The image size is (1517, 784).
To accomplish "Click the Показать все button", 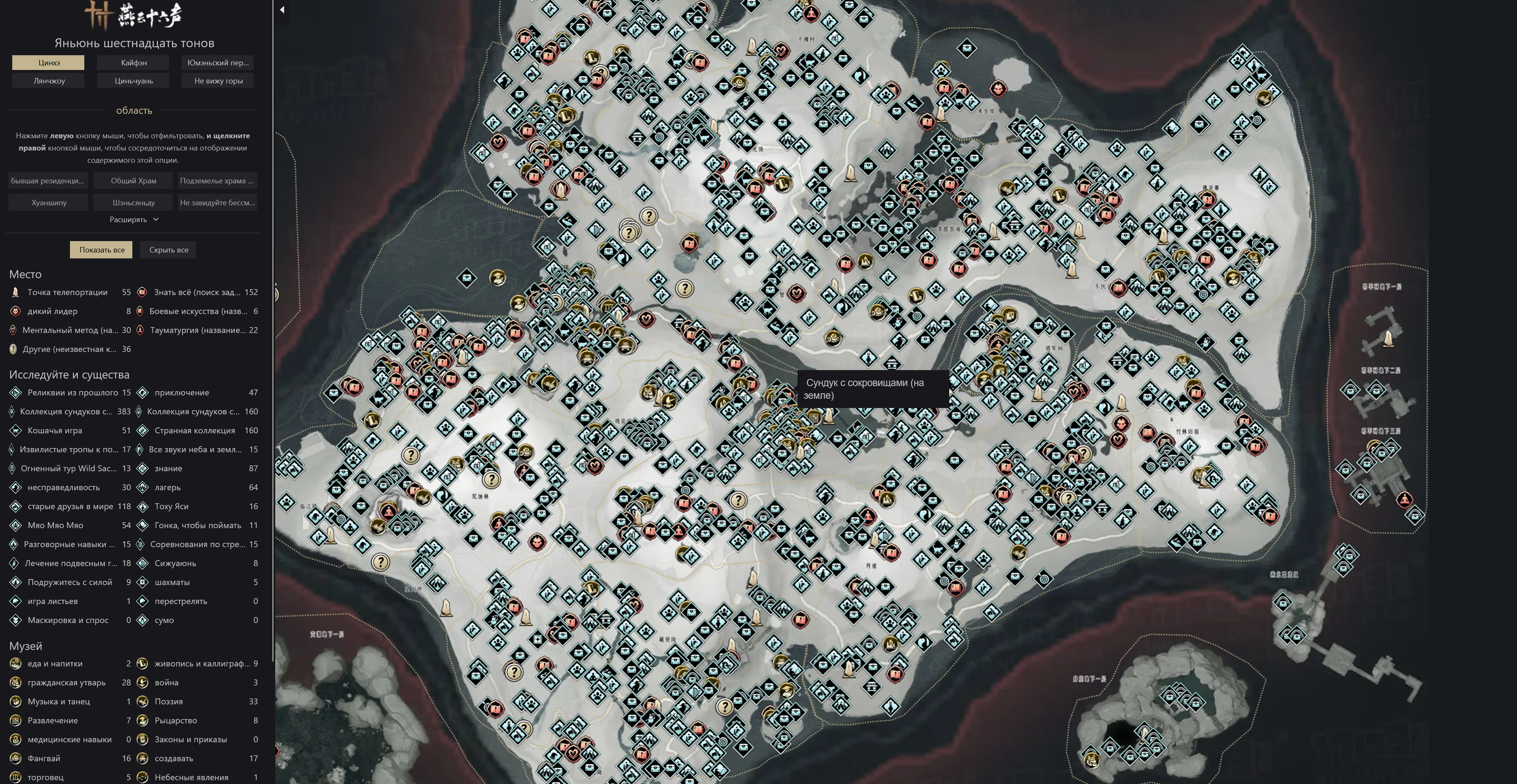I will [x=102, y=250].
